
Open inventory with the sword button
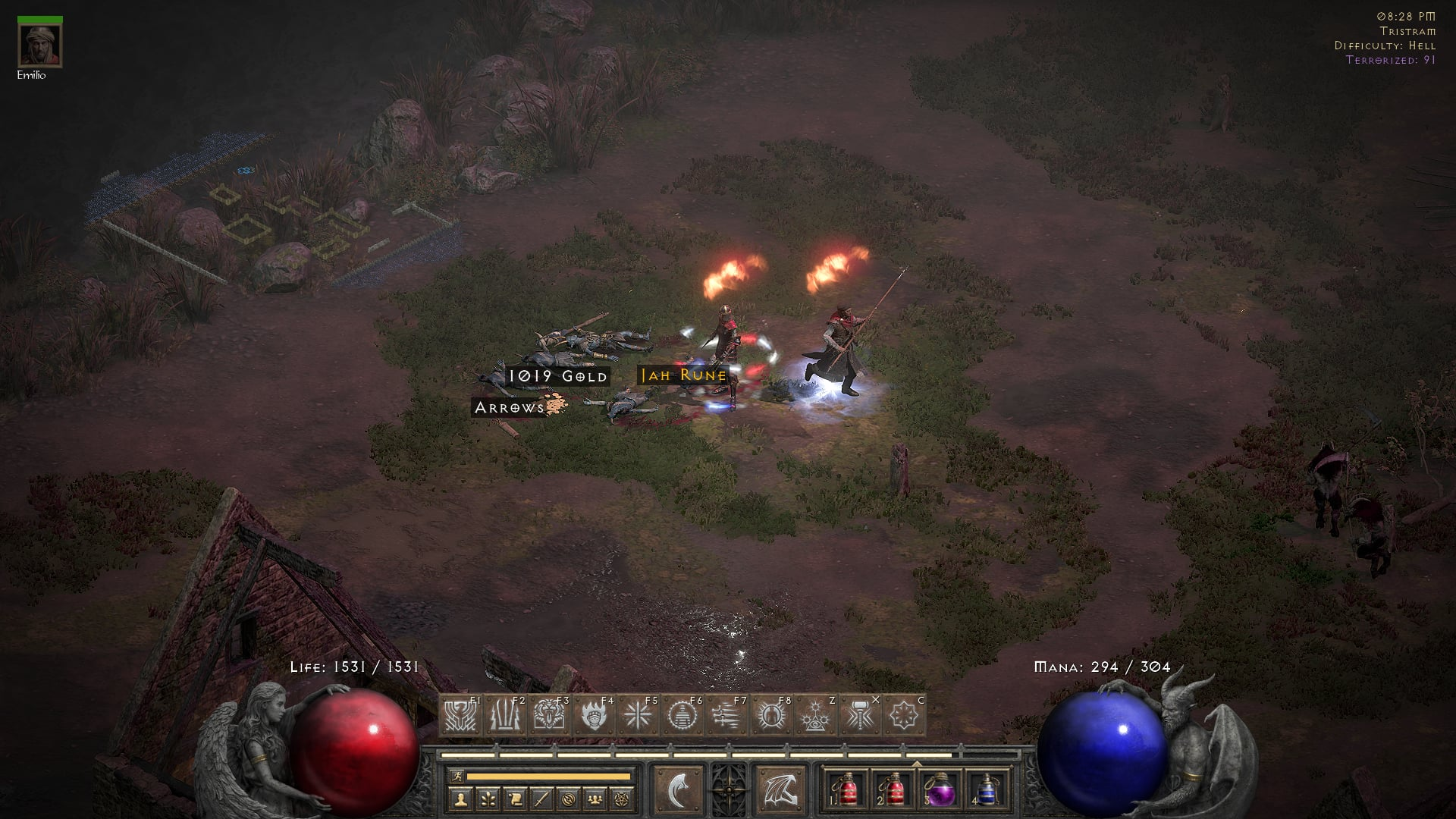pos(541,798)
